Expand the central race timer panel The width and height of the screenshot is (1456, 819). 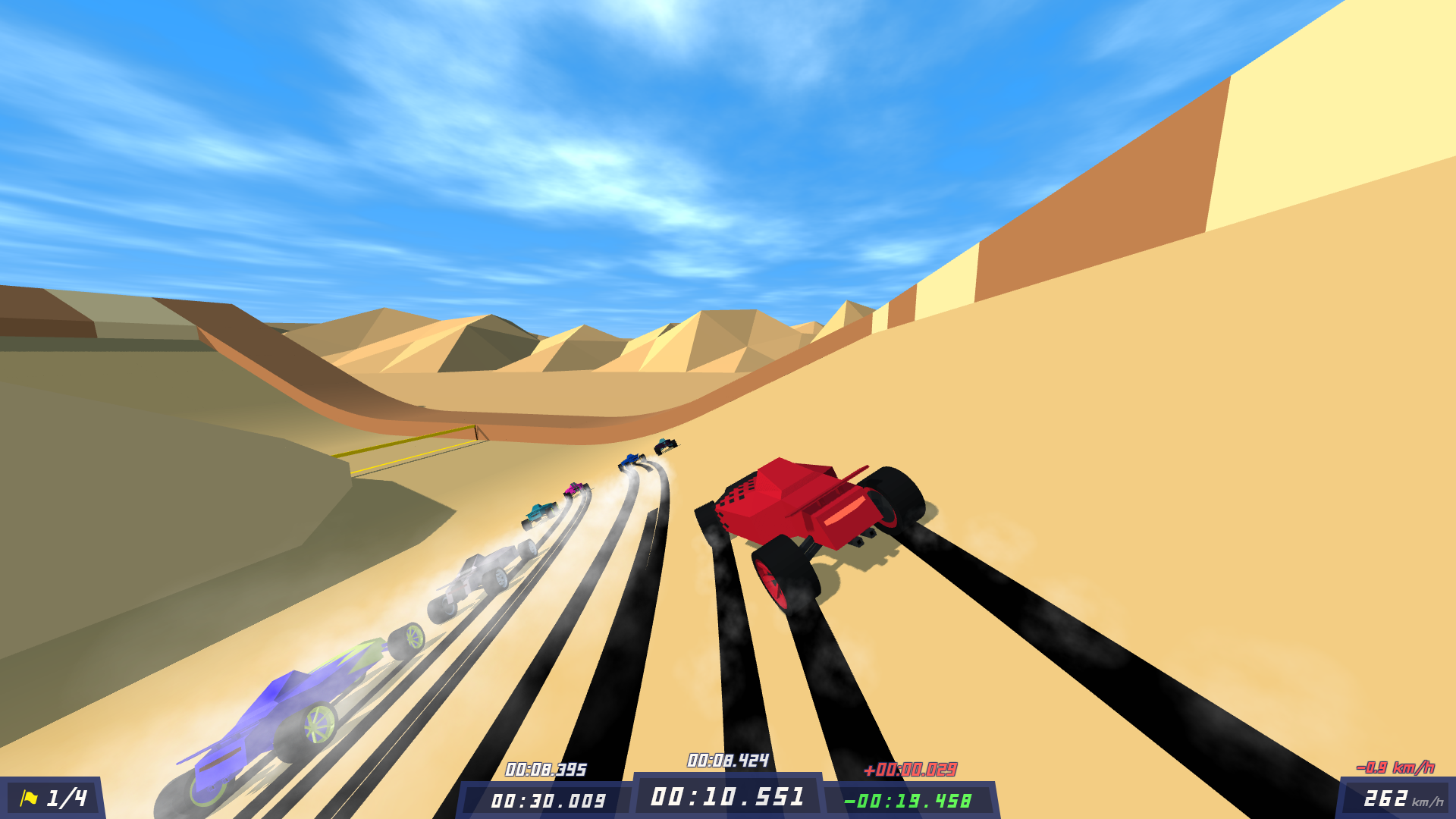(728, 796)
